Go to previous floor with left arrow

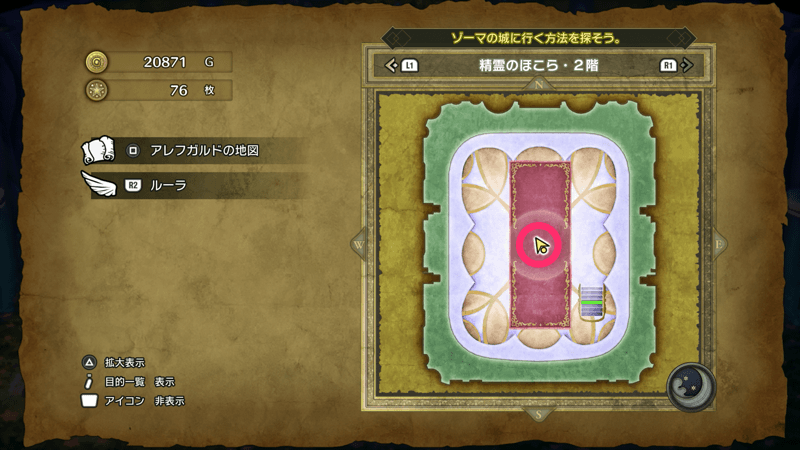pyautogui.click(x=392, y=66)
